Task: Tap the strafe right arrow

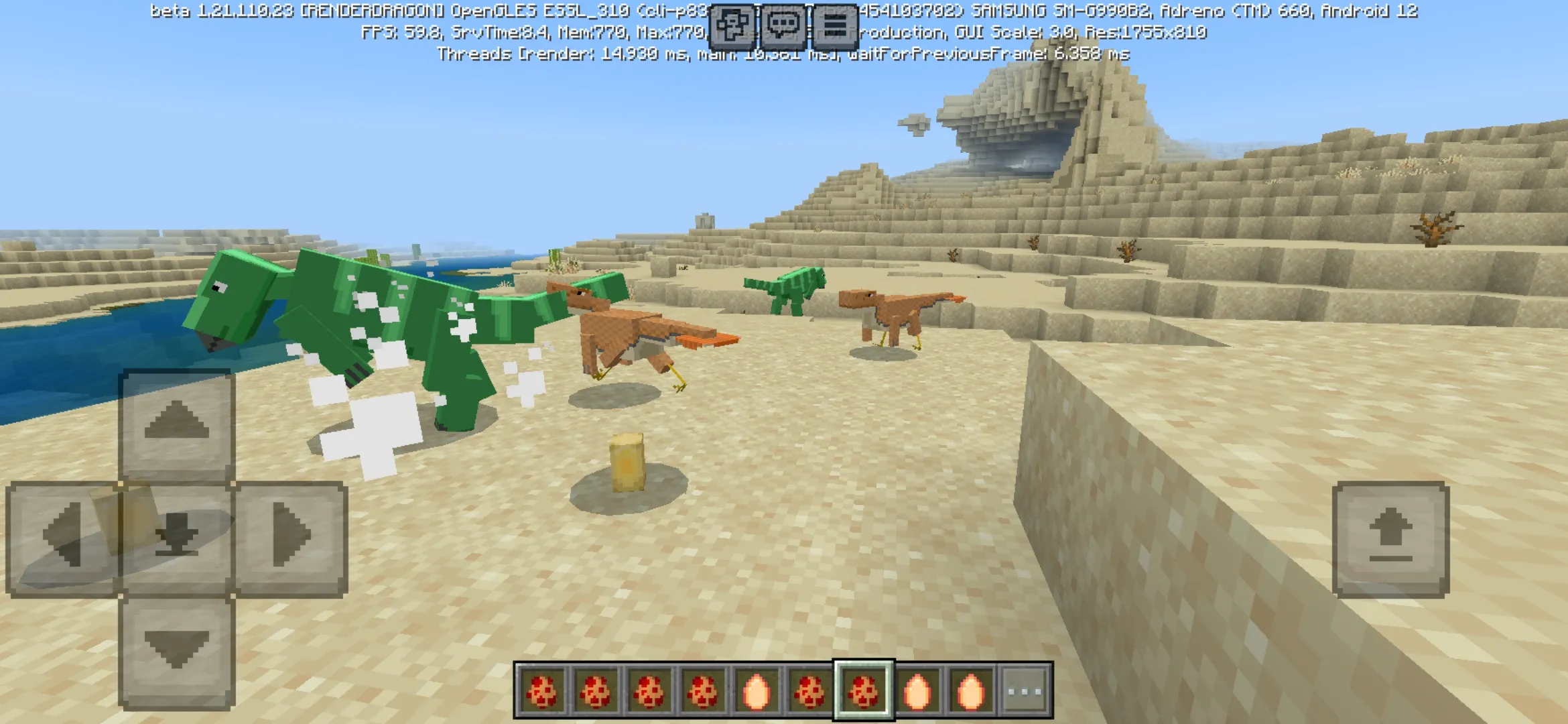Action: [x=291, y=538]
